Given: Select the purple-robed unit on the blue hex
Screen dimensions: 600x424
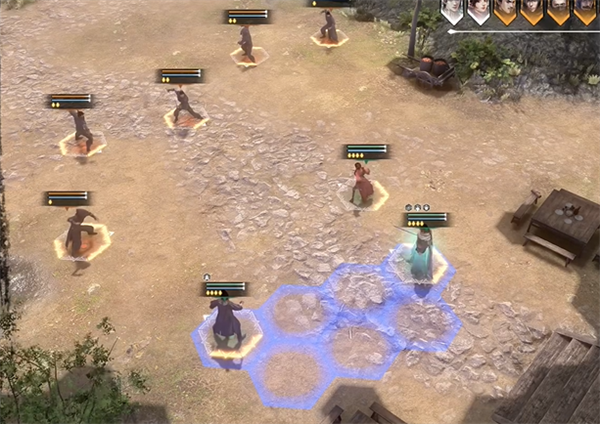Looking at the screenshot, I should 227,320.
